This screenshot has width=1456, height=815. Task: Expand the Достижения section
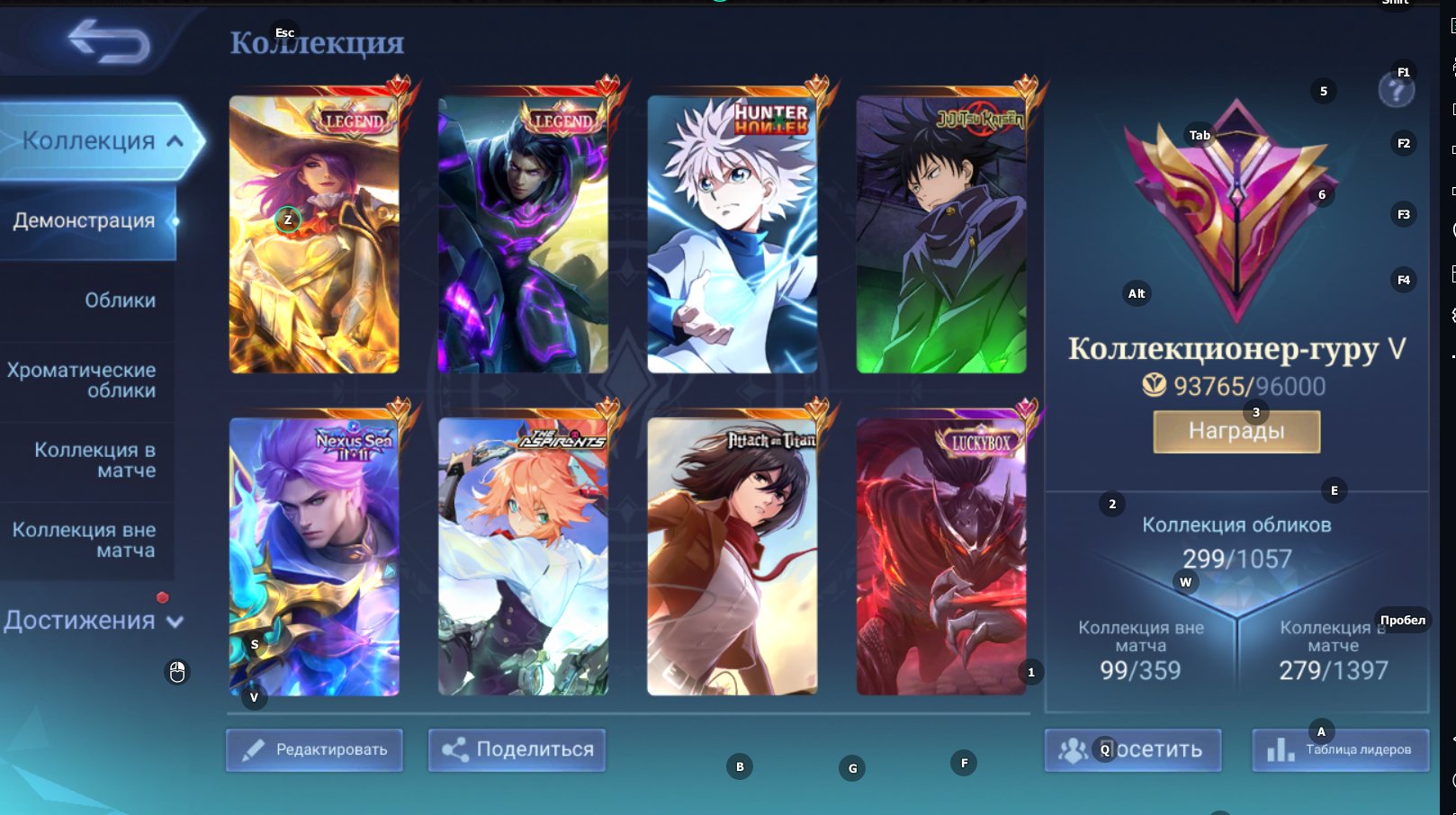[x=94, y=621]
